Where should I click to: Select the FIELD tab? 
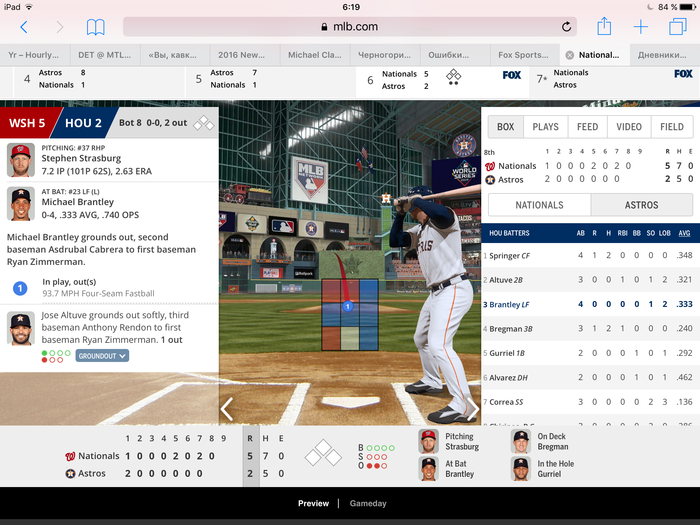(672, 127)
